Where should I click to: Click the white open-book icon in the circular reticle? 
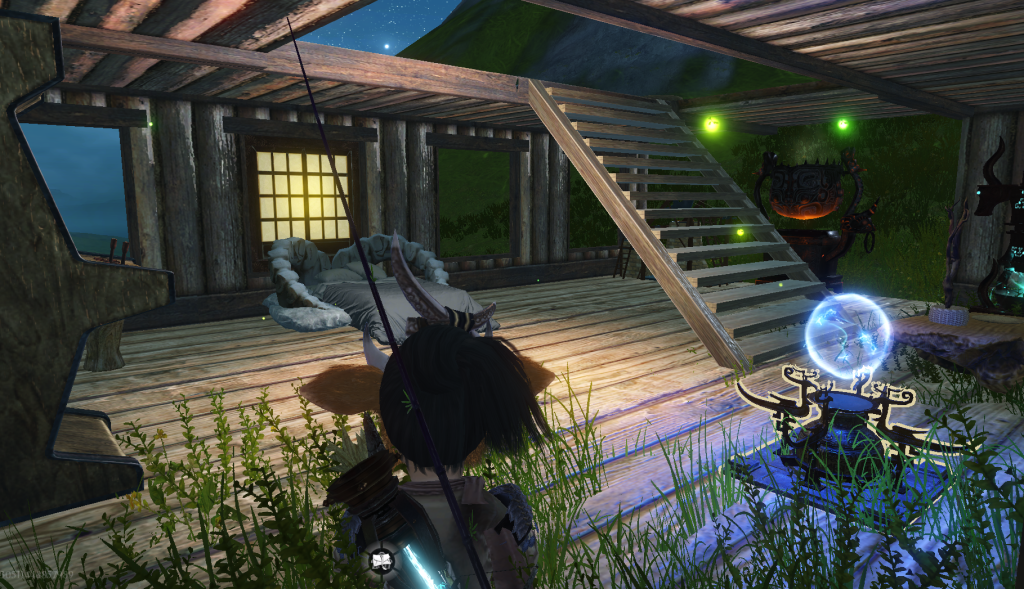(x=381, y=560)
